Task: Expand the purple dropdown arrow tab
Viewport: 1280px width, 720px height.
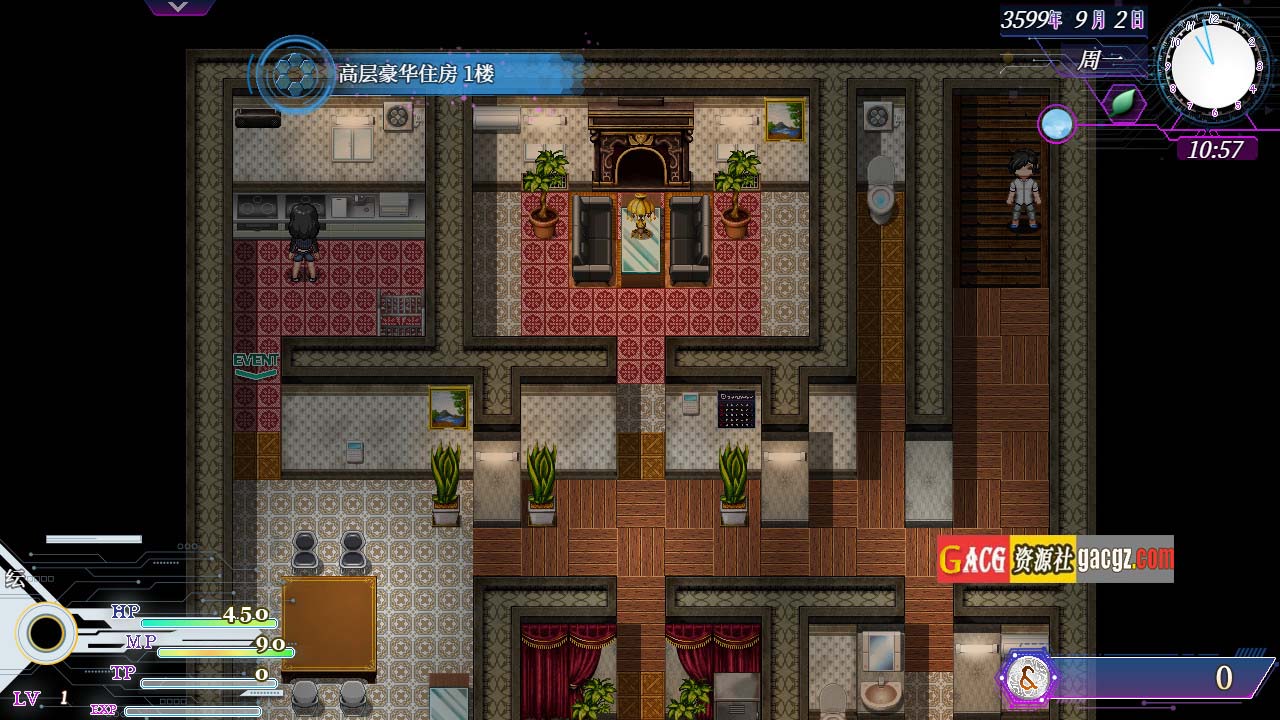Action: [179, 7]
